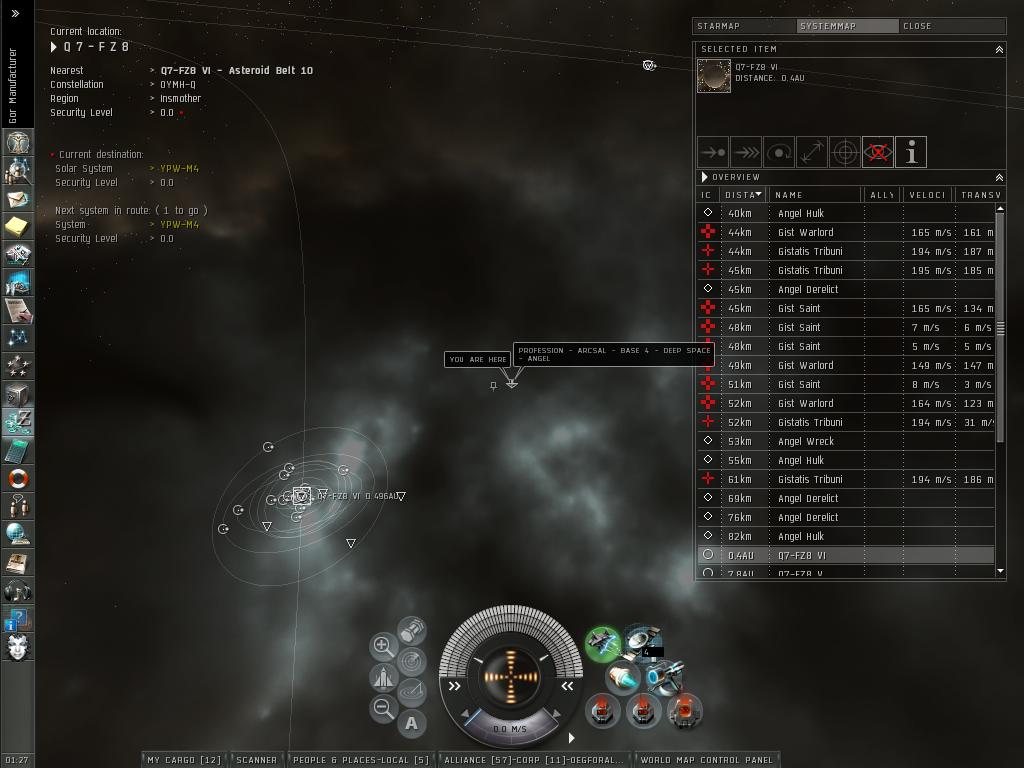Toggle the stop-looking-at crossed eye icon
The width and height of the screenshot is (1024, 768).
pos(878,152)
